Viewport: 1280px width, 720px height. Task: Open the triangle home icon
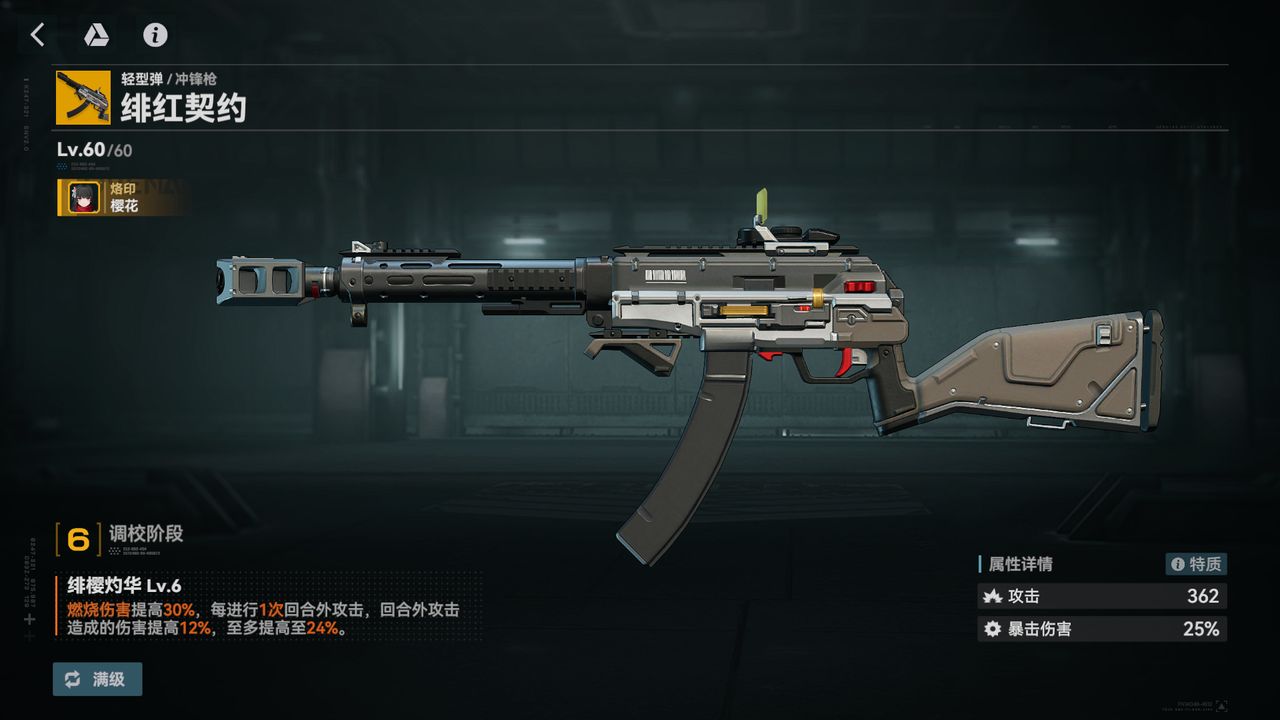[x=96, y=35]
